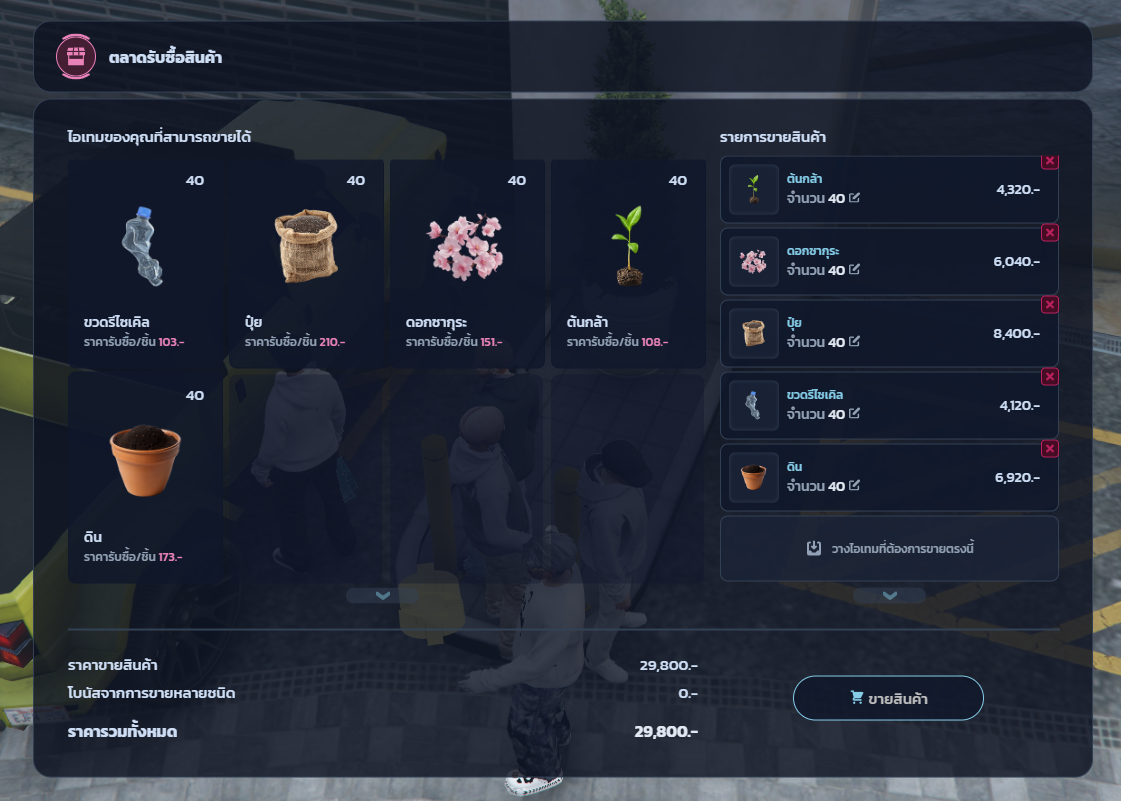The width and height of the screenshot is (1121, 801).
Task: Edit the ปุ๋ย quantity in sell list
Action: [854, 342]
